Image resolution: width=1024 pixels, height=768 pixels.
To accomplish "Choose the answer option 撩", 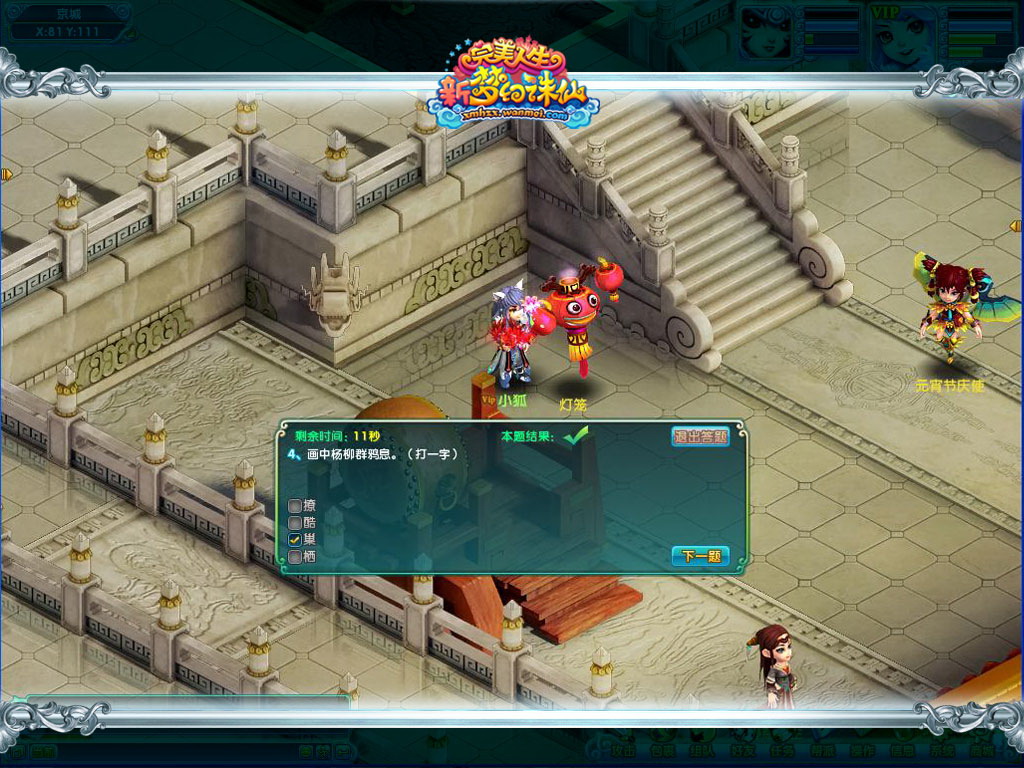I will click(295, 505).
